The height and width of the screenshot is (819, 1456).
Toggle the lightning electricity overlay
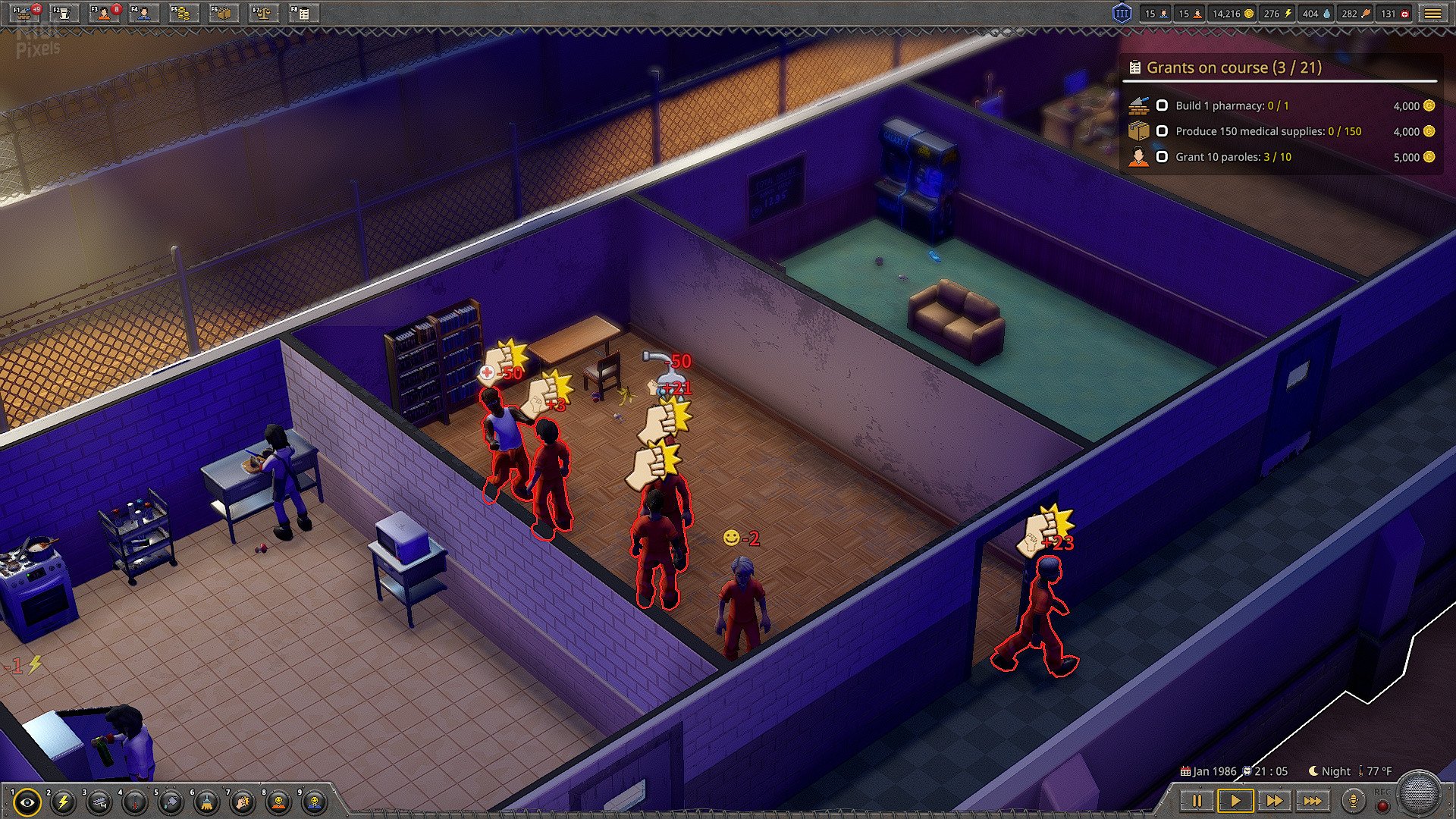click(x=63, y=802)
